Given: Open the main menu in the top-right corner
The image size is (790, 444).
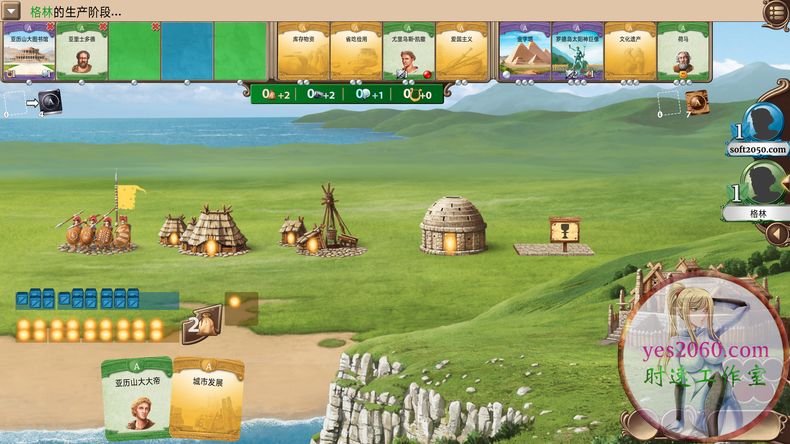Looking at the screenshot, I should click(775, 12).
